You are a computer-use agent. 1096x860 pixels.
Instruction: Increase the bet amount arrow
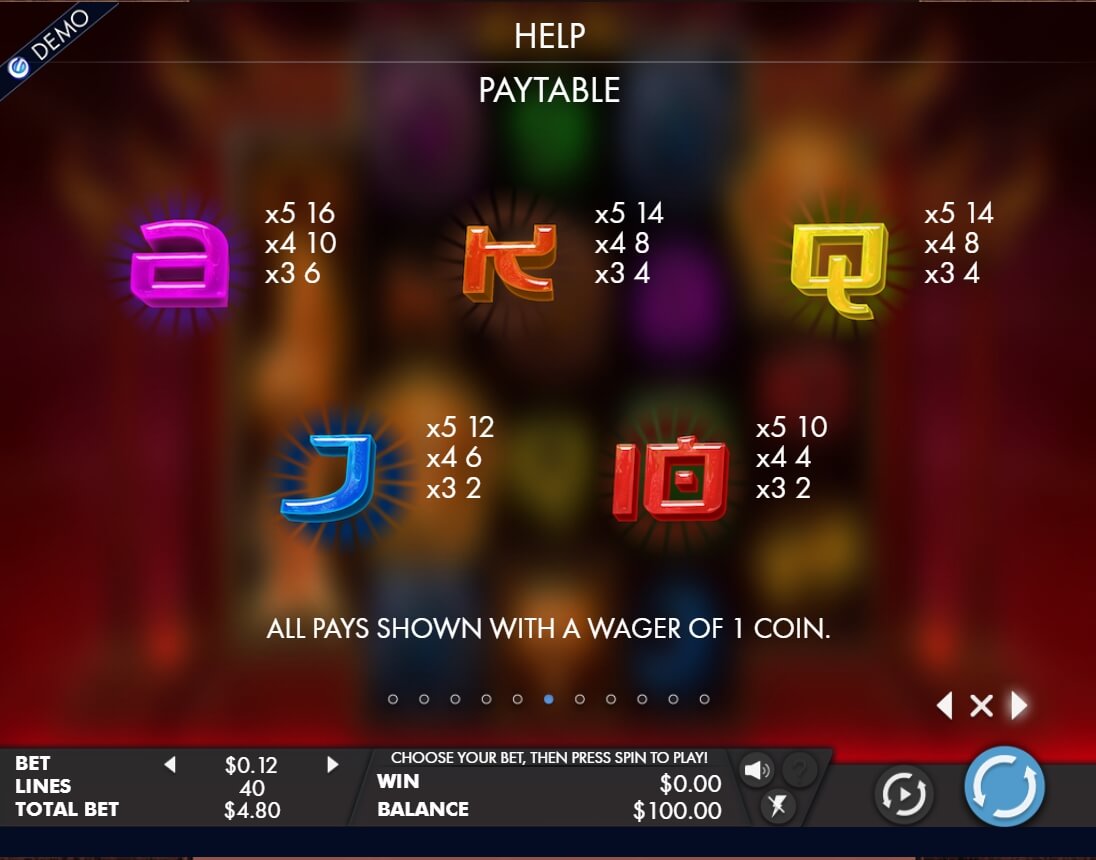[333, 765]
